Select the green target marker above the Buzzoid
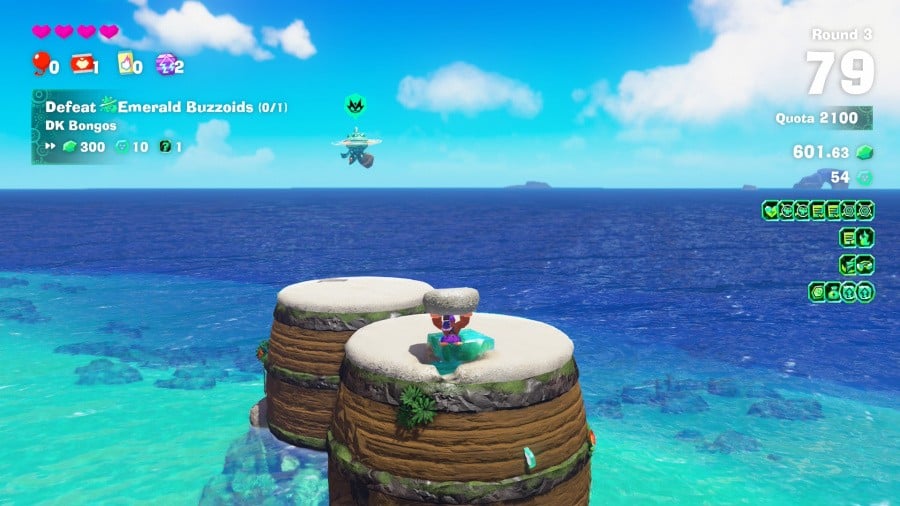The image size is (900, 506). (x=354, y=104)
